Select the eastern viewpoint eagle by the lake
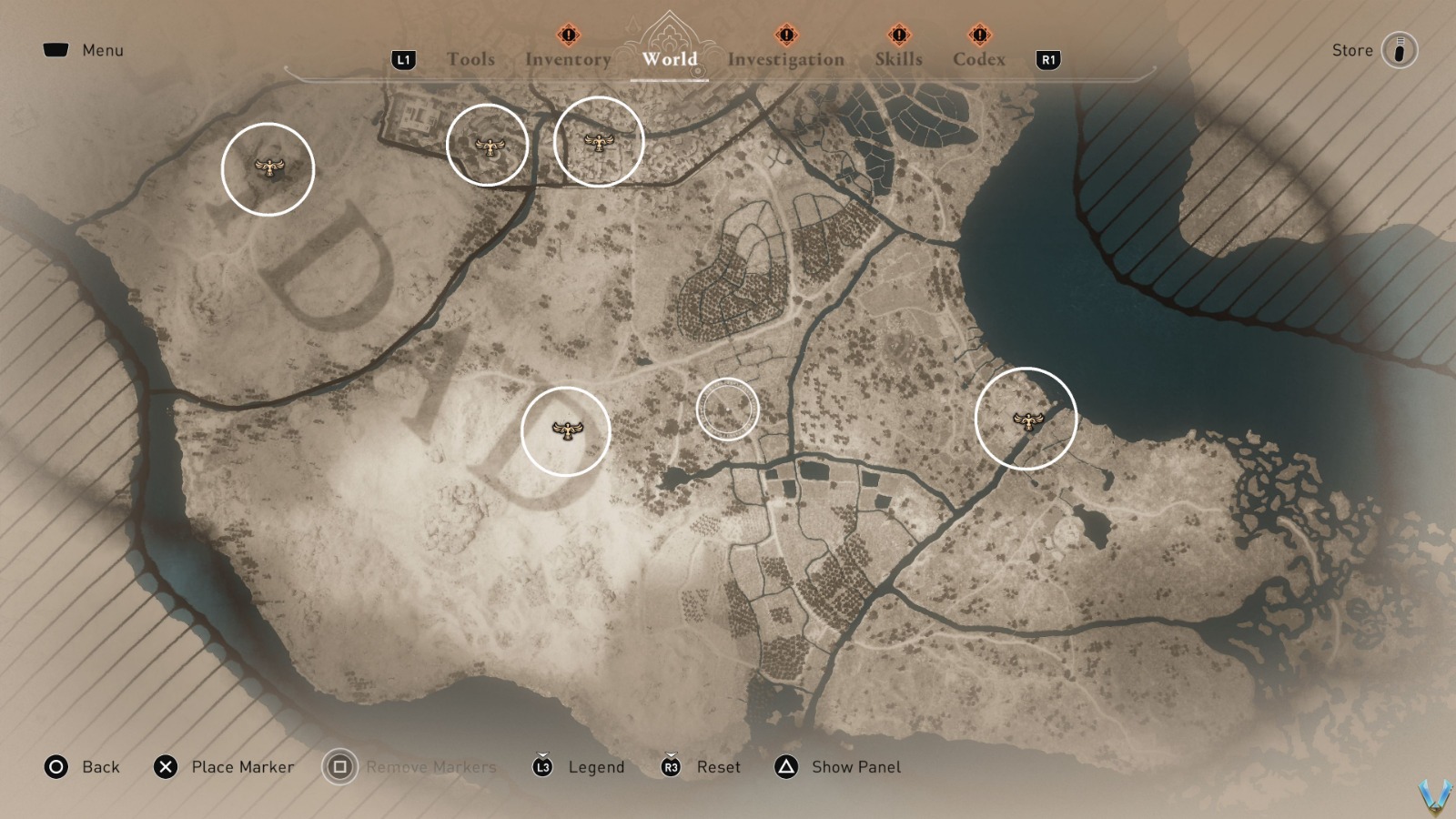Viewport: 1456px width, 819px height. pyautogui.click(x=1029, y=420)
